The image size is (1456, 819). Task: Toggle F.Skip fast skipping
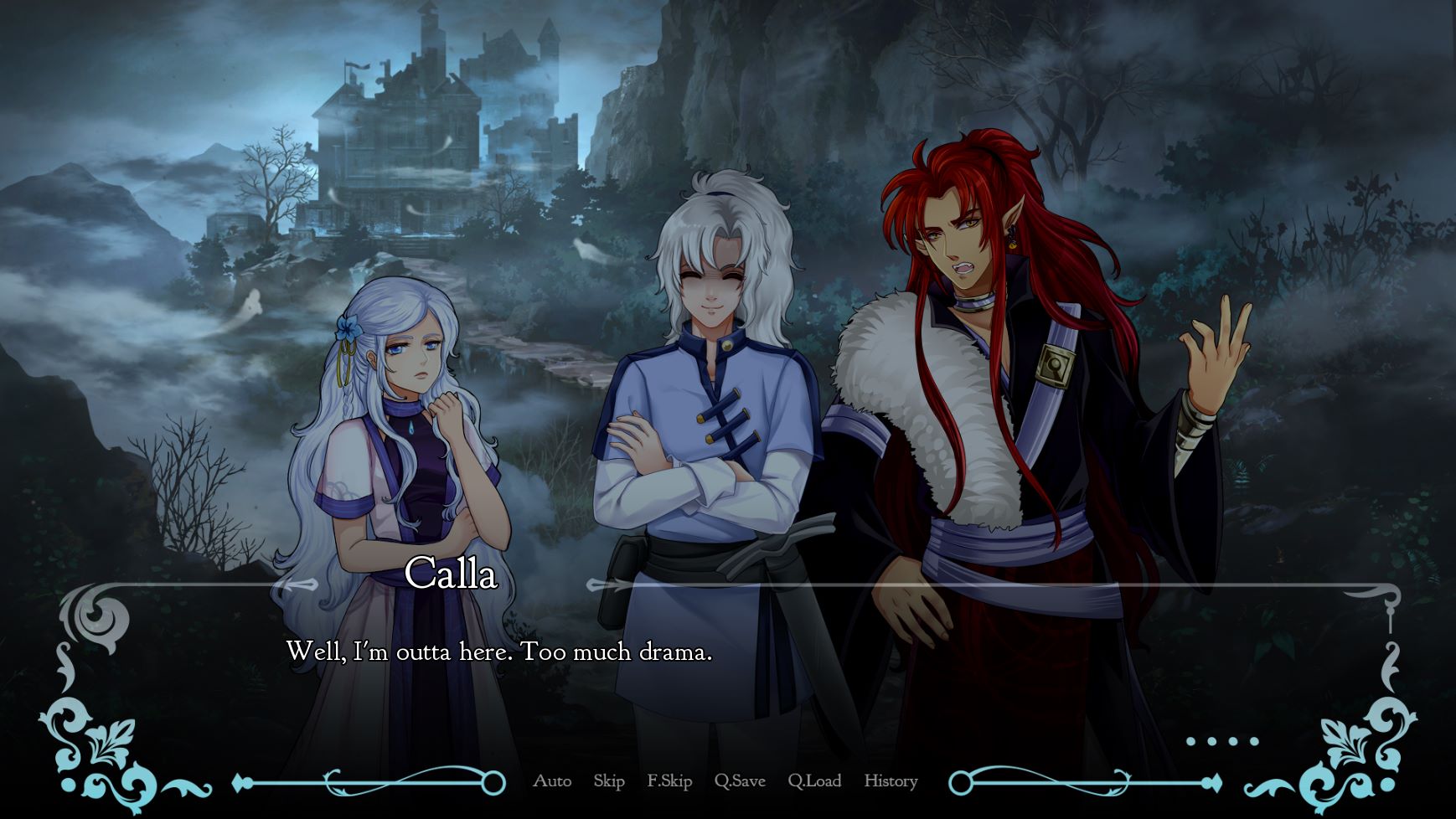click(x=669, y=781)
